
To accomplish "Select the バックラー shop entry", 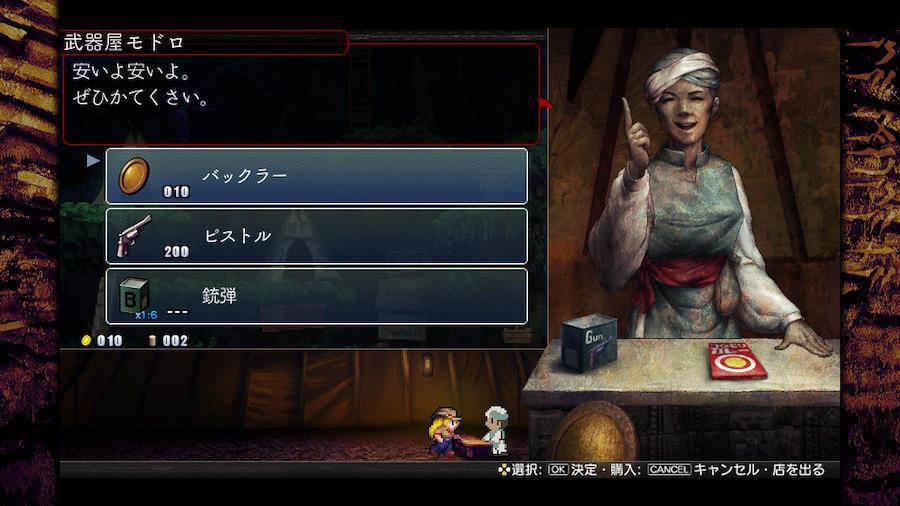I will pos(316,176).
